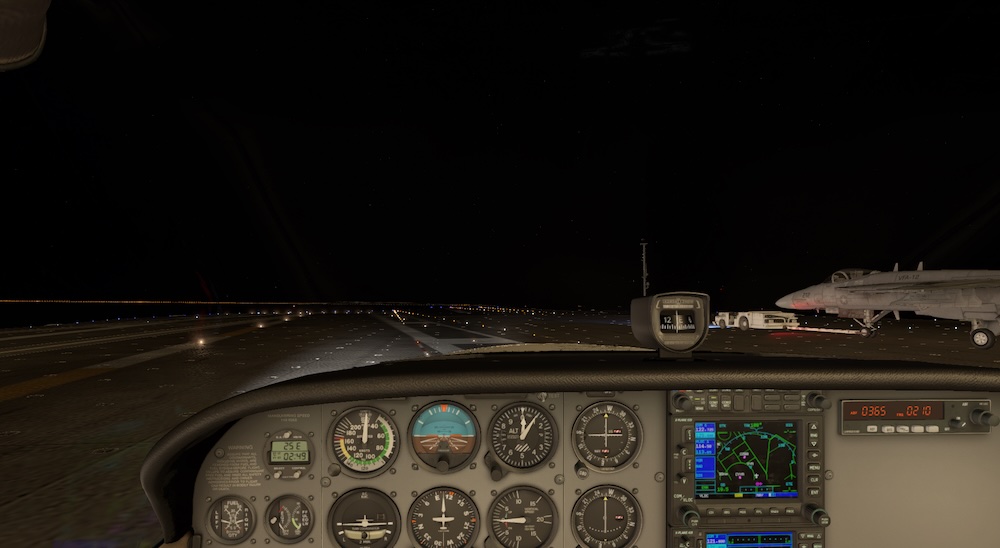Click the GPS COM/VLOC tuning knob
The width and height of the screenshot is (1000, 548).
(690, 516)
